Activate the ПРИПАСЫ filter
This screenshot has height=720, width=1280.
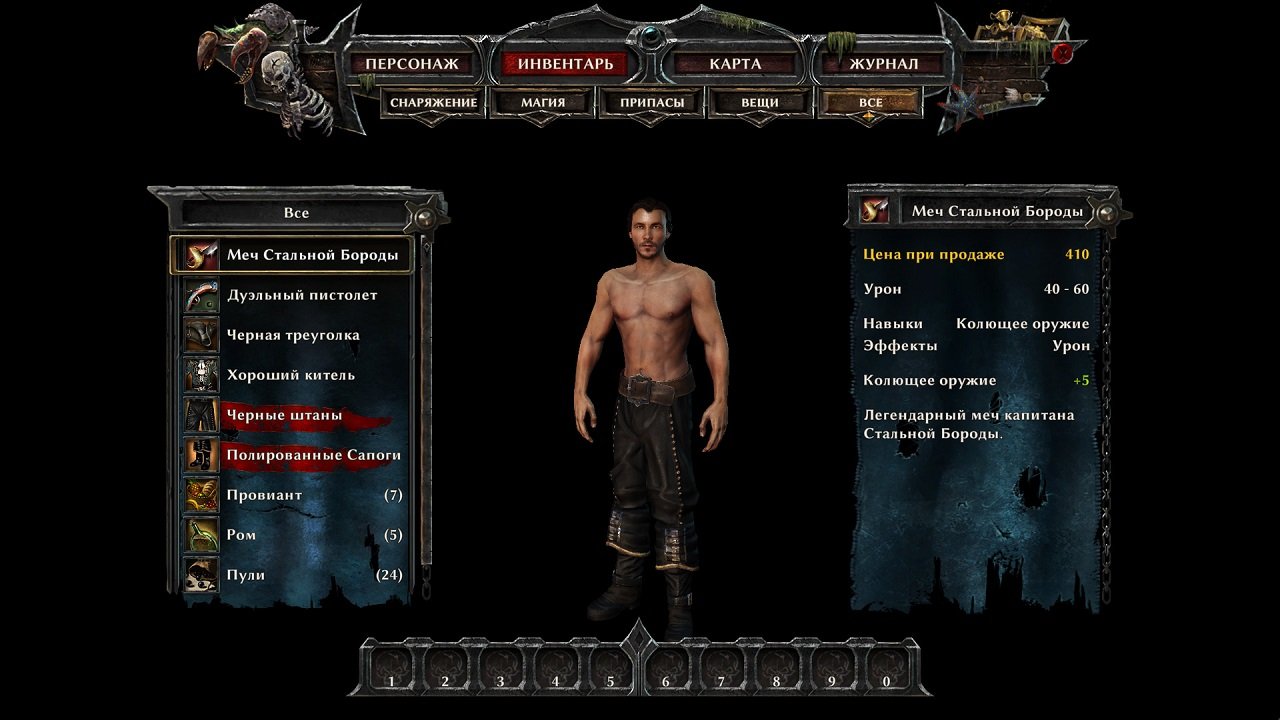[x=652, y=101]
